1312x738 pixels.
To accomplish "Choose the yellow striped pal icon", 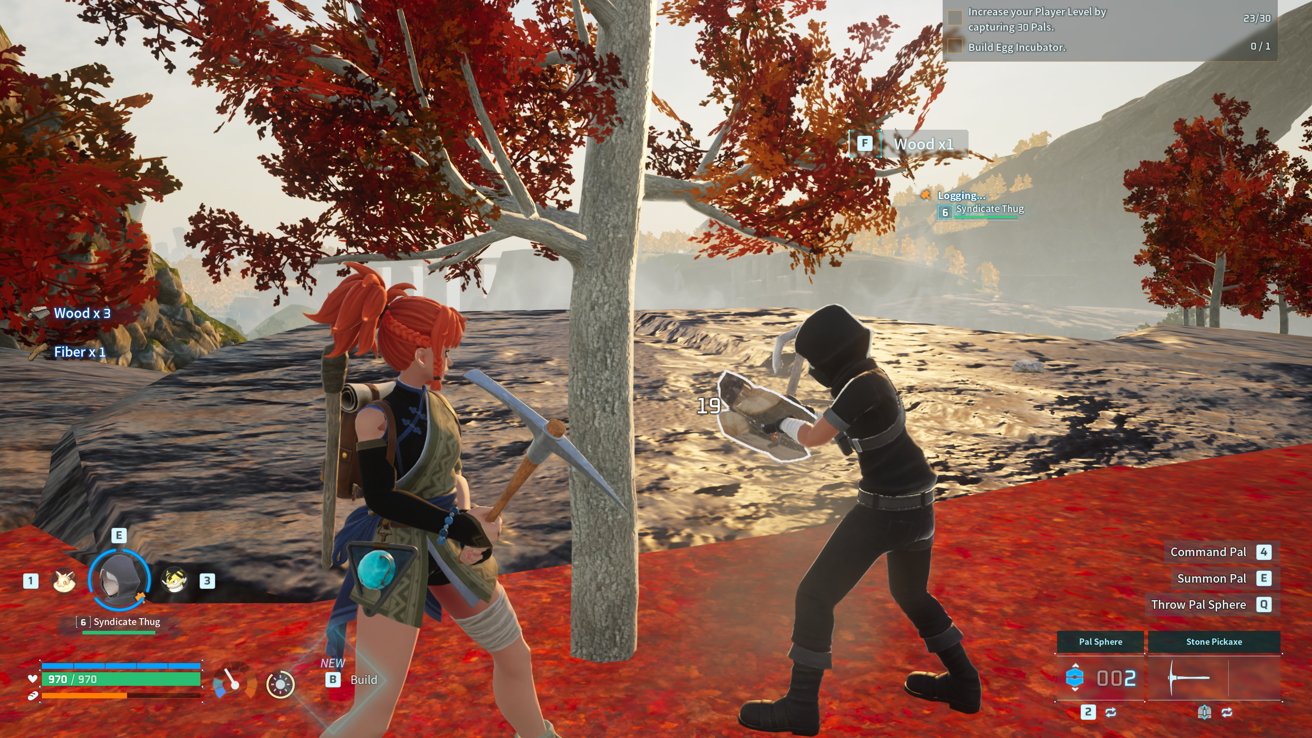I will pyautogui.click(x=175, y=580).
